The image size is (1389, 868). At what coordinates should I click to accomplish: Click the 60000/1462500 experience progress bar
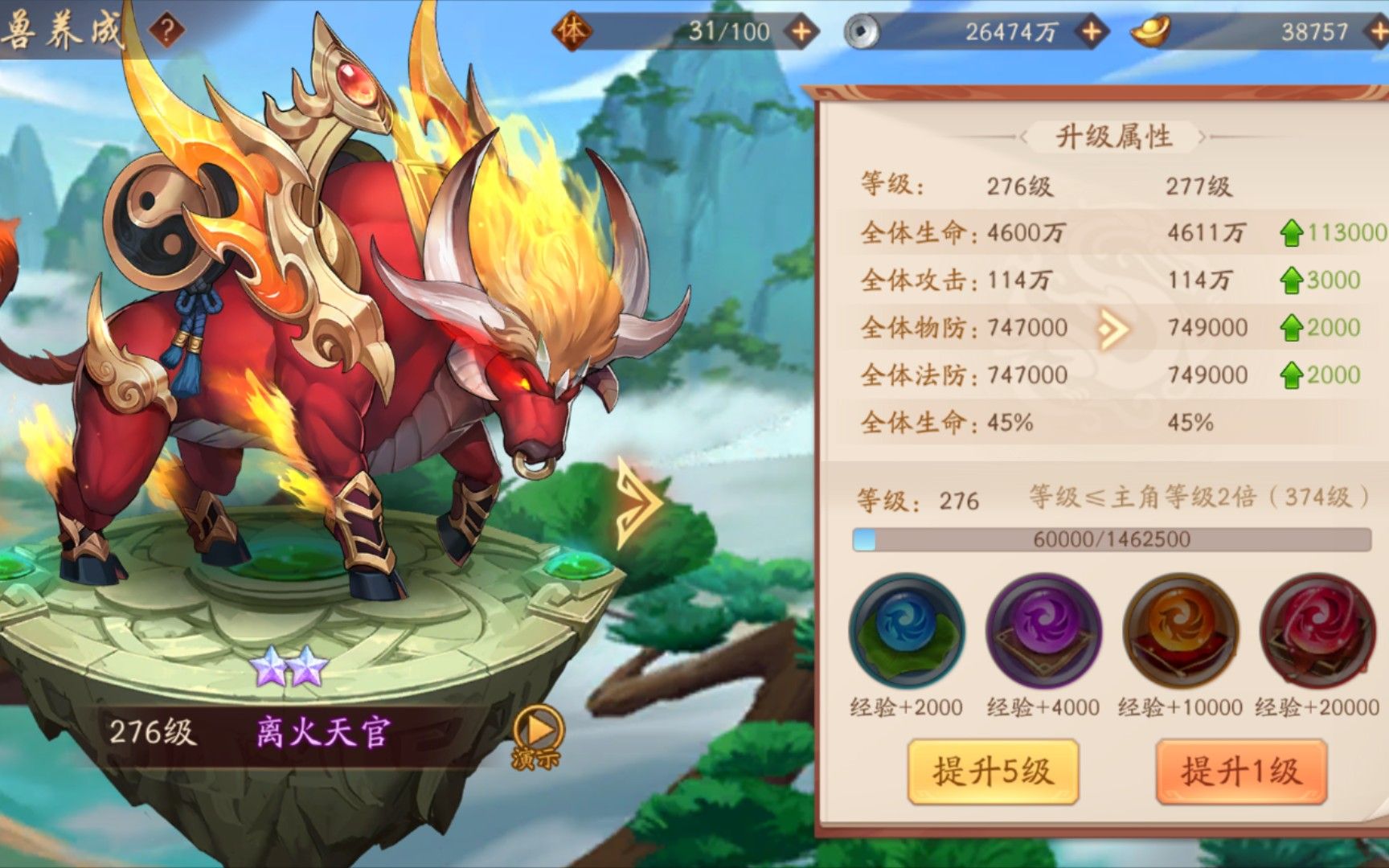click(x=1109, y=539)
